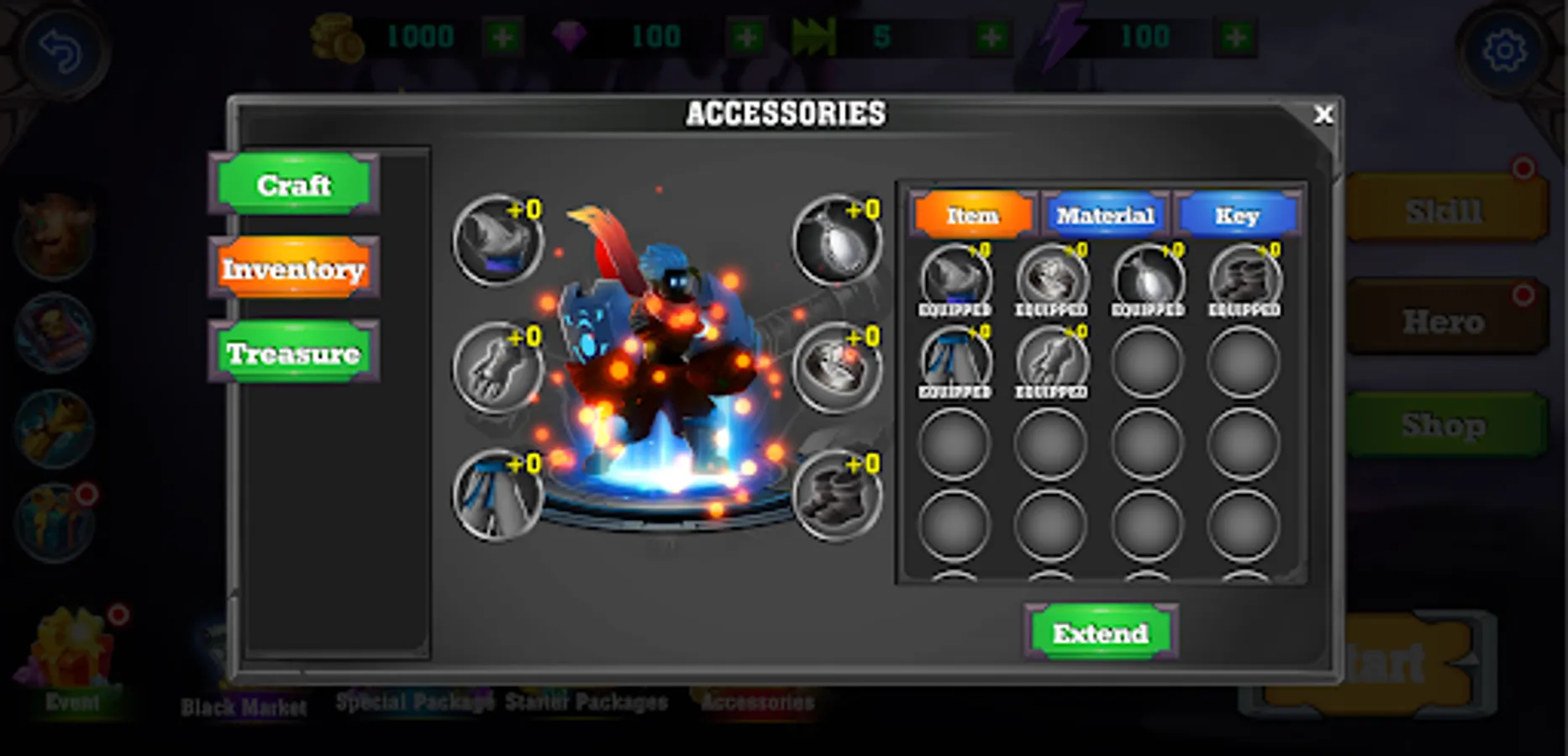The height and width of the screenshot is (756, 1568).
Task: Switch to the Craft section
Action: 292,186
